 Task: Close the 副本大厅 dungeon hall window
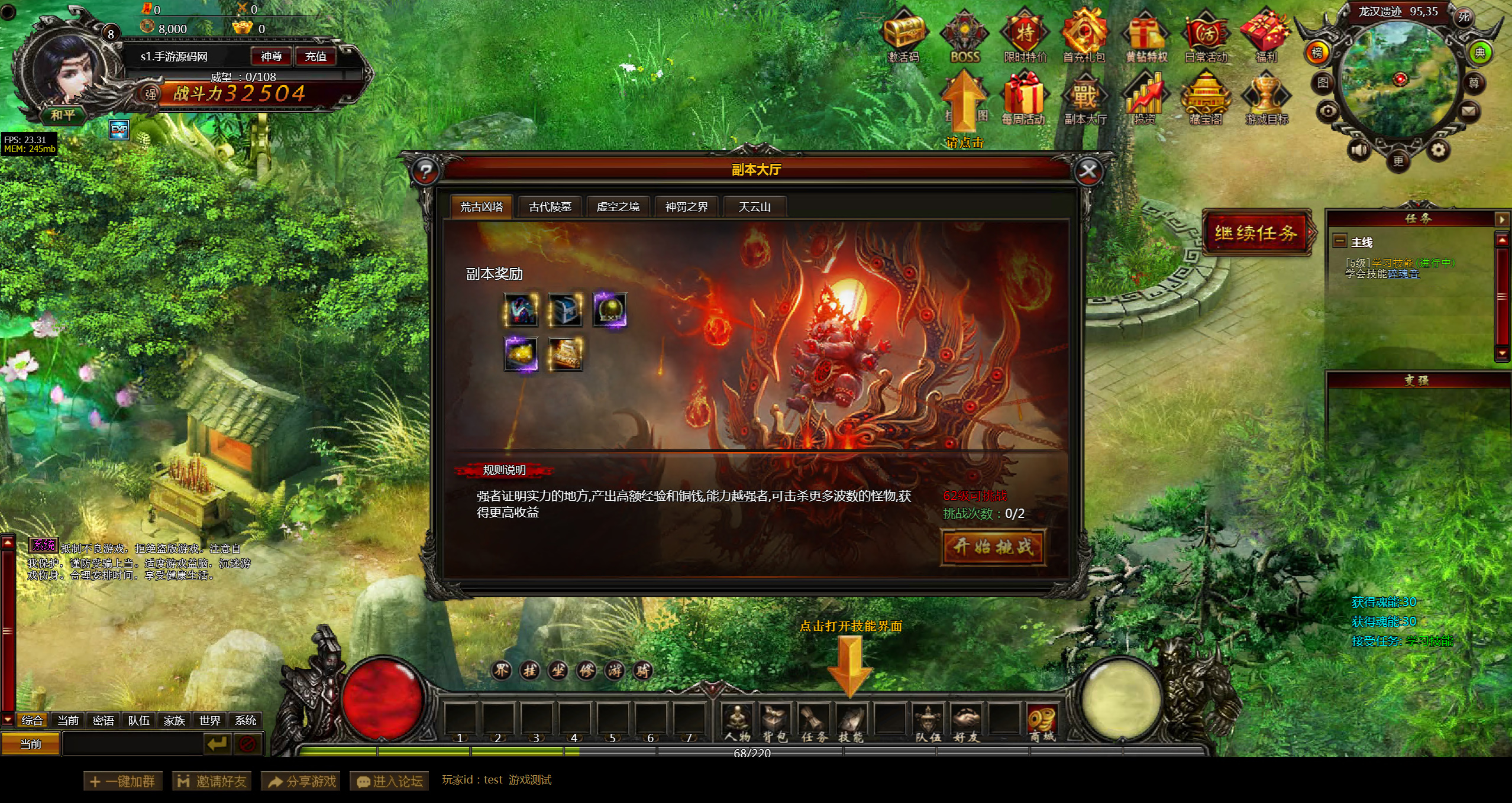pos(1088,172)
